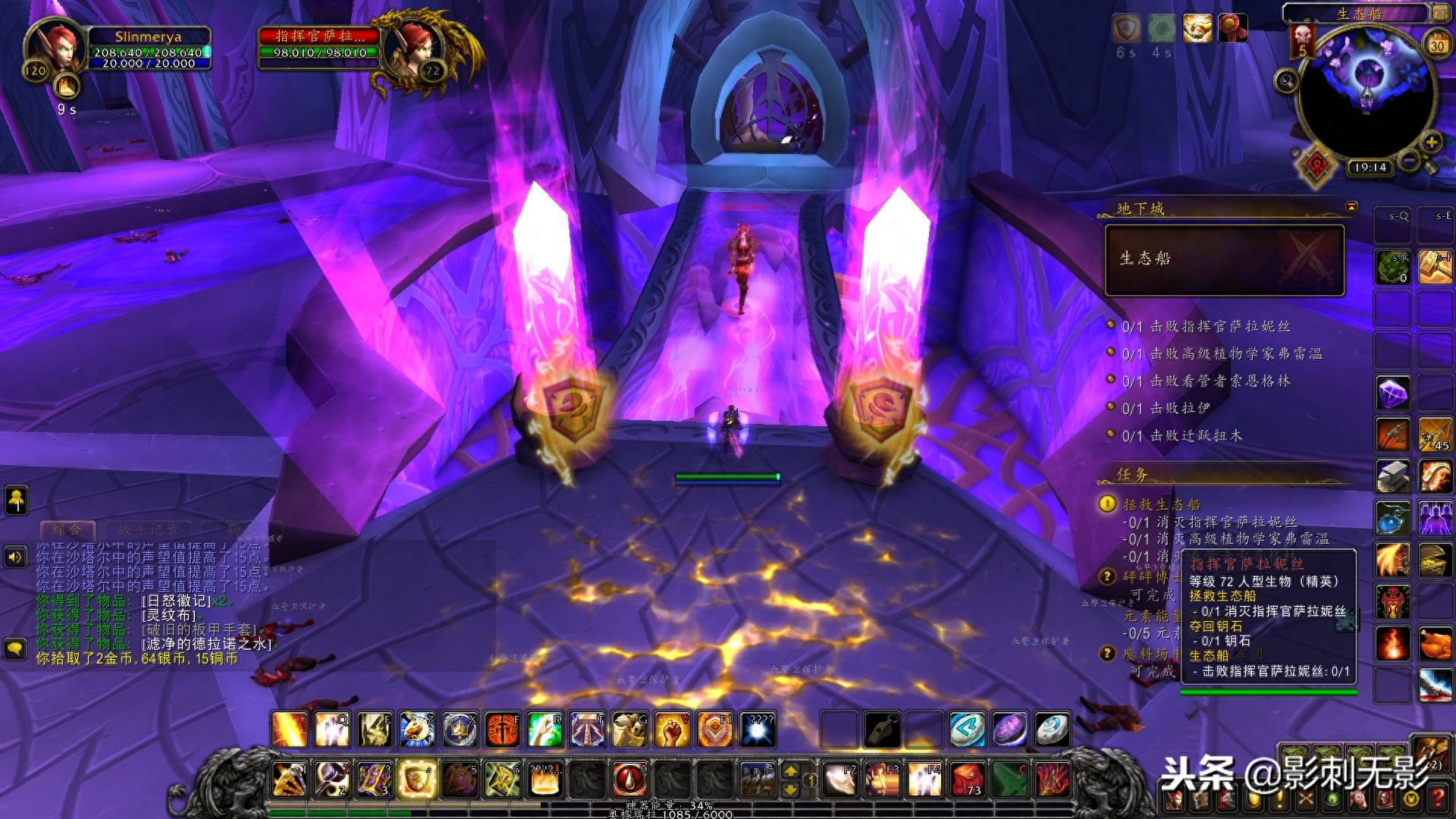Screen dimensions: 1456x819
Task: Use the golden fist ability bound to V
Action: 671,730
